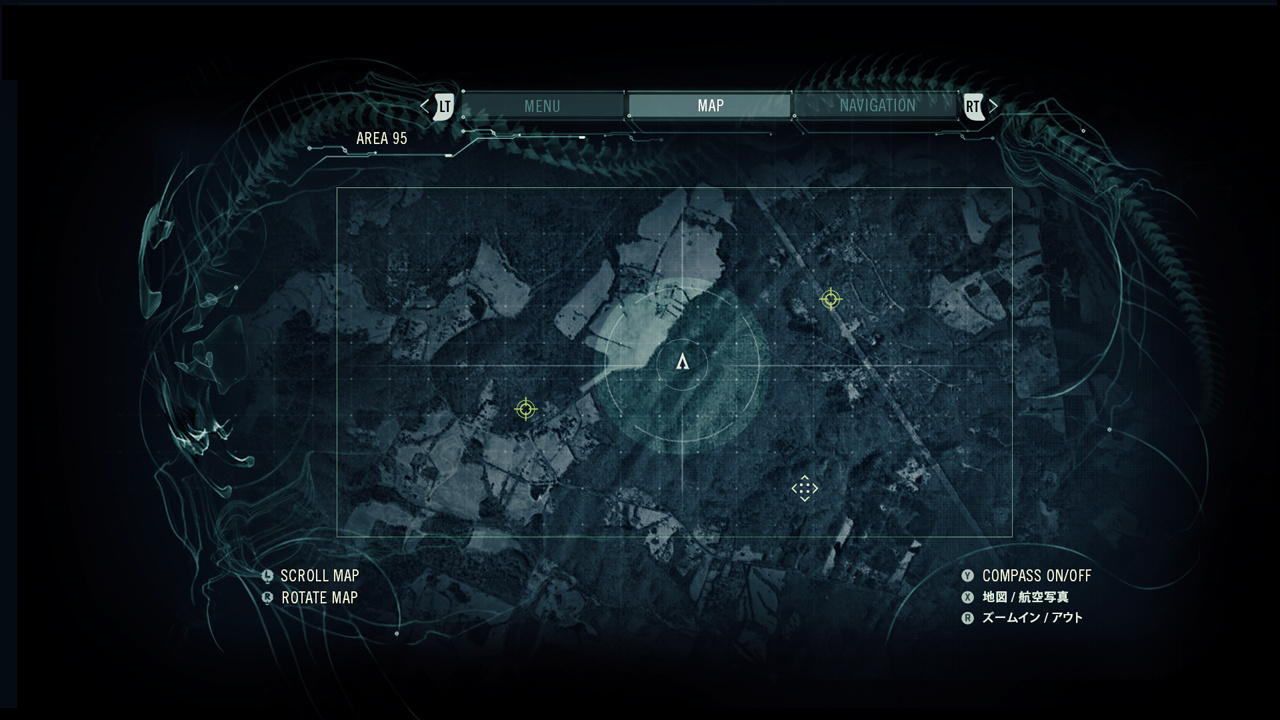
Task: Select the upper-right yellow target marker
Action: pos(832,297)
